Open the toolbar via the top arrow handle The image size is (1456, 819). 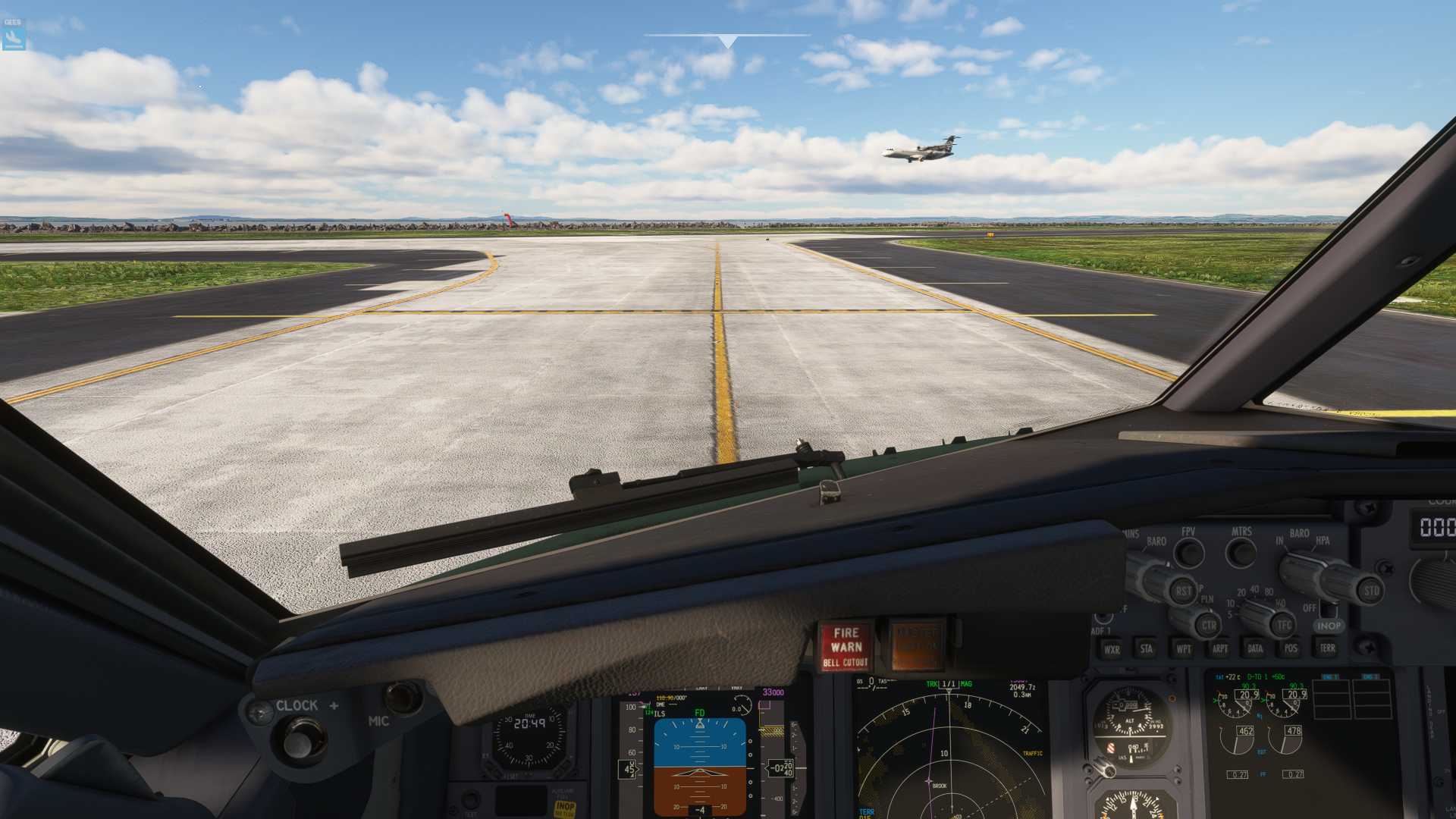click(727, 41)
